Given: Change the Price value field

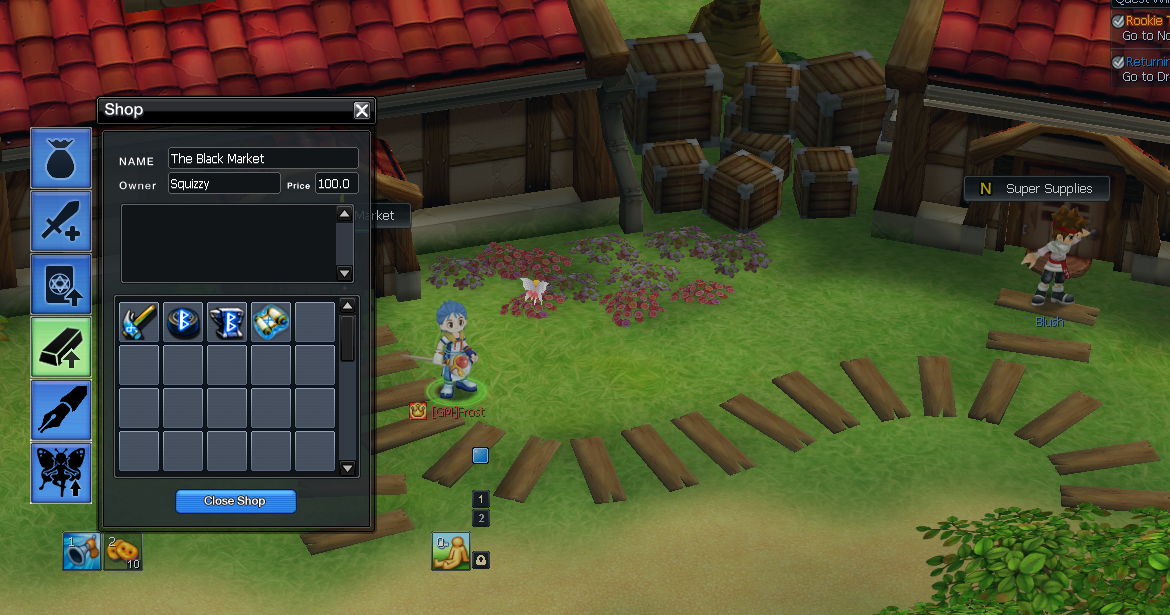Looking at the screenshot, I should point(336,184).
